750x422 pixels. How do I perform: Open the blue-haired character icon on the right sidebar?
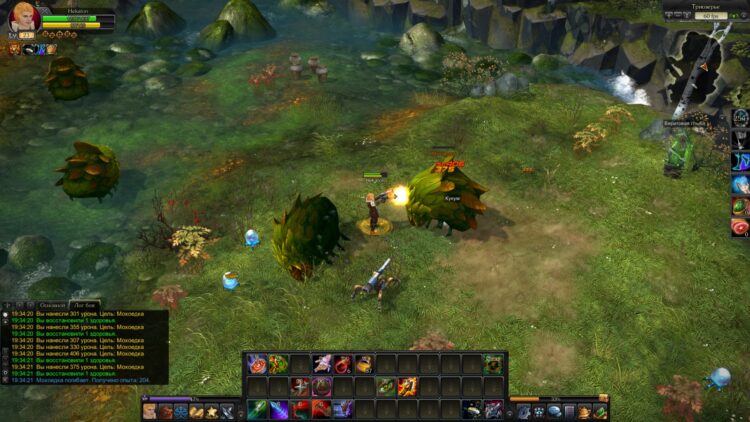click(740, 184)
